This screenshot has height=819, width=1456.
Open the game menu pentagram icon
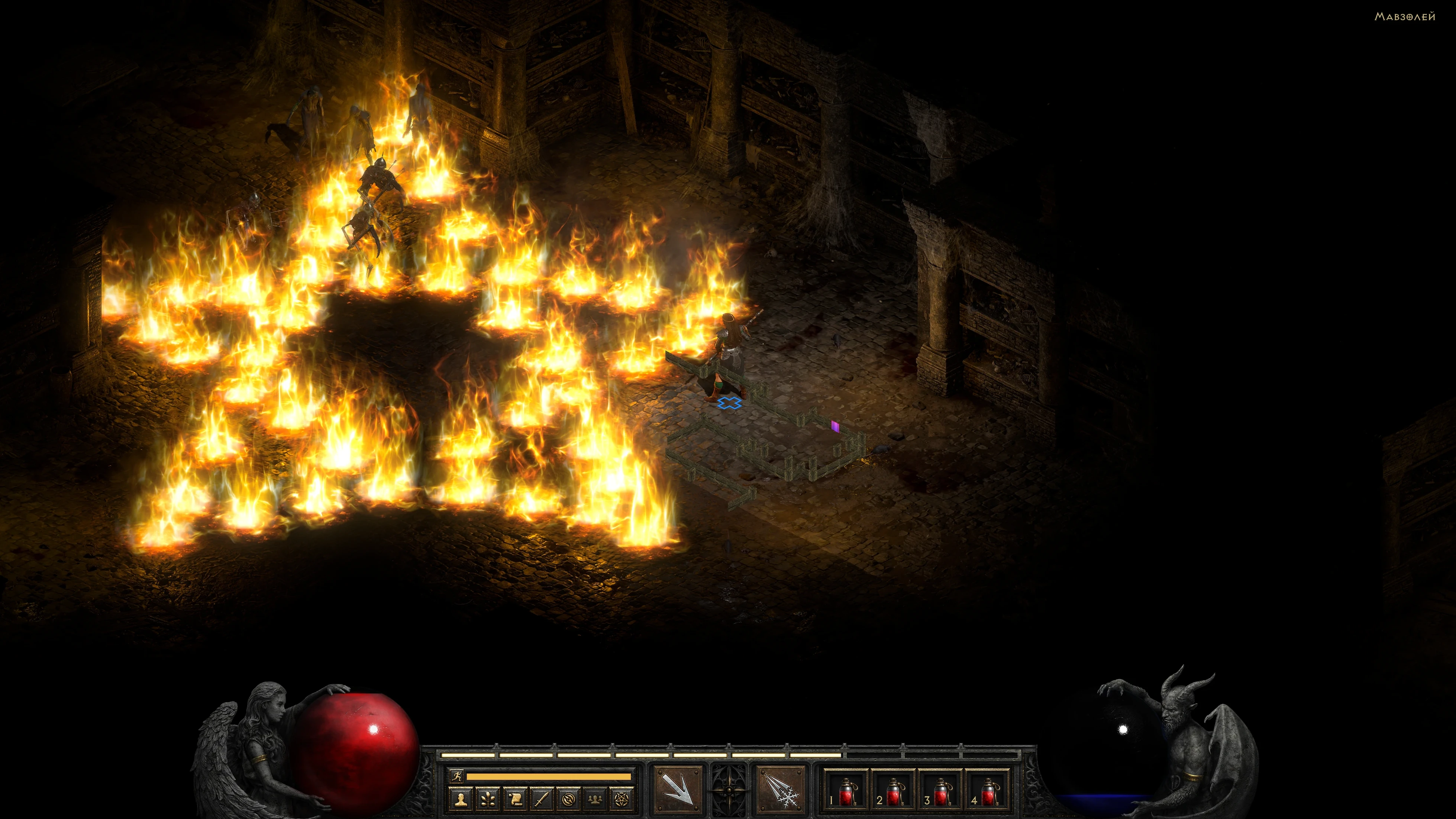coord(623,799)
